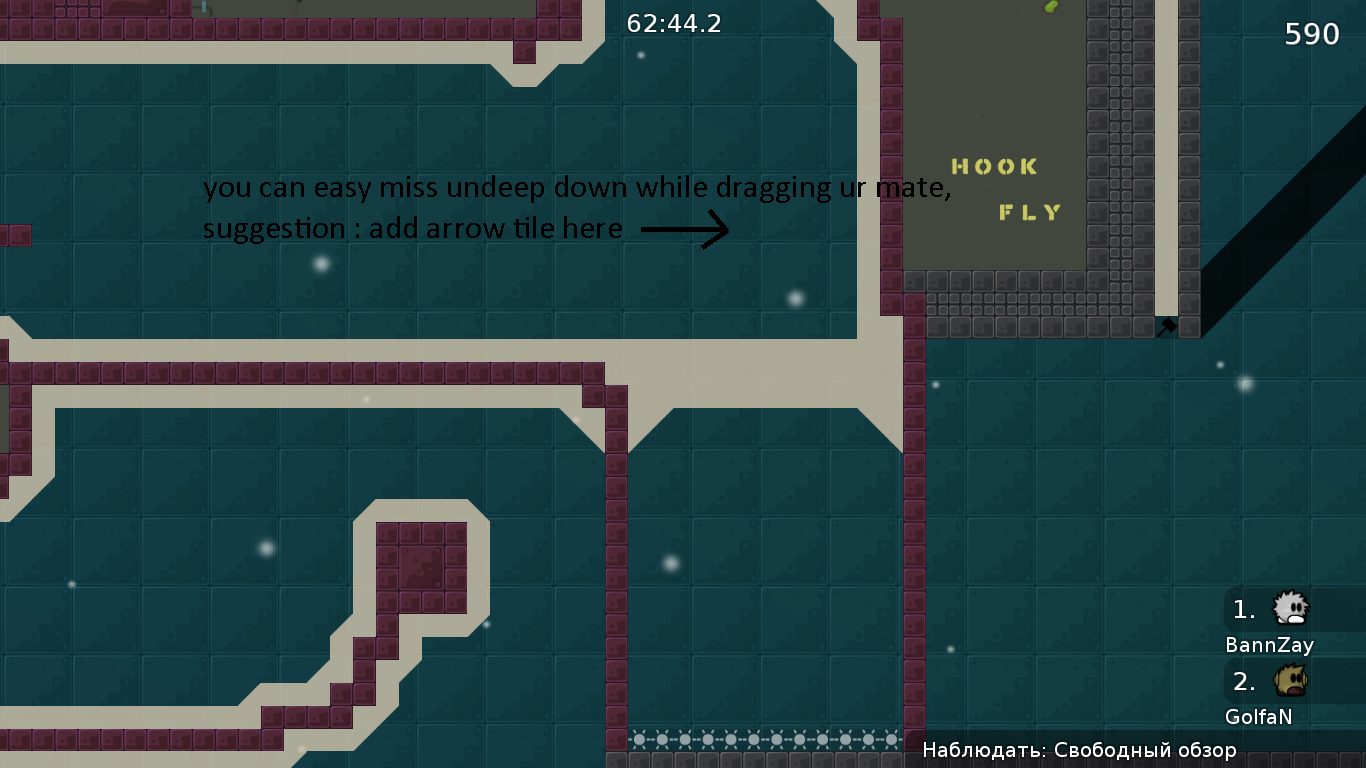
Task: Click the 590 points counter
Action: click(1311, 33)
